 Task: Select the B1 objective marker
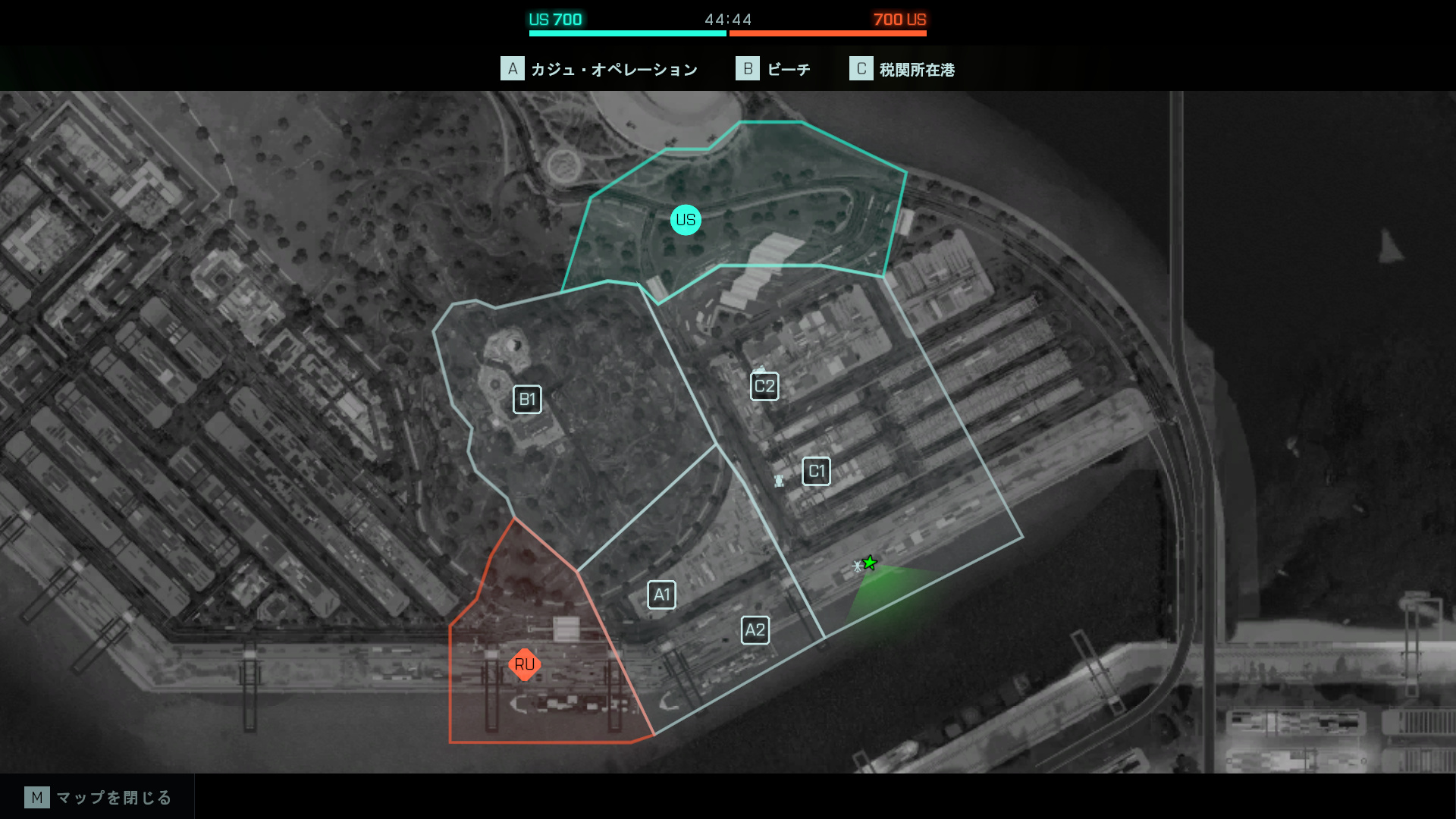click(527, 400)
